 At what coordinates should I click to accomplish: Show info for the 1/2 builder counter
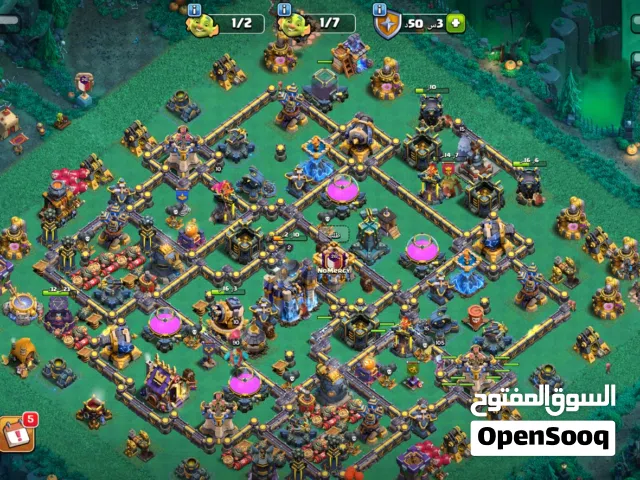pyautogui.click(x=193, y=10)
